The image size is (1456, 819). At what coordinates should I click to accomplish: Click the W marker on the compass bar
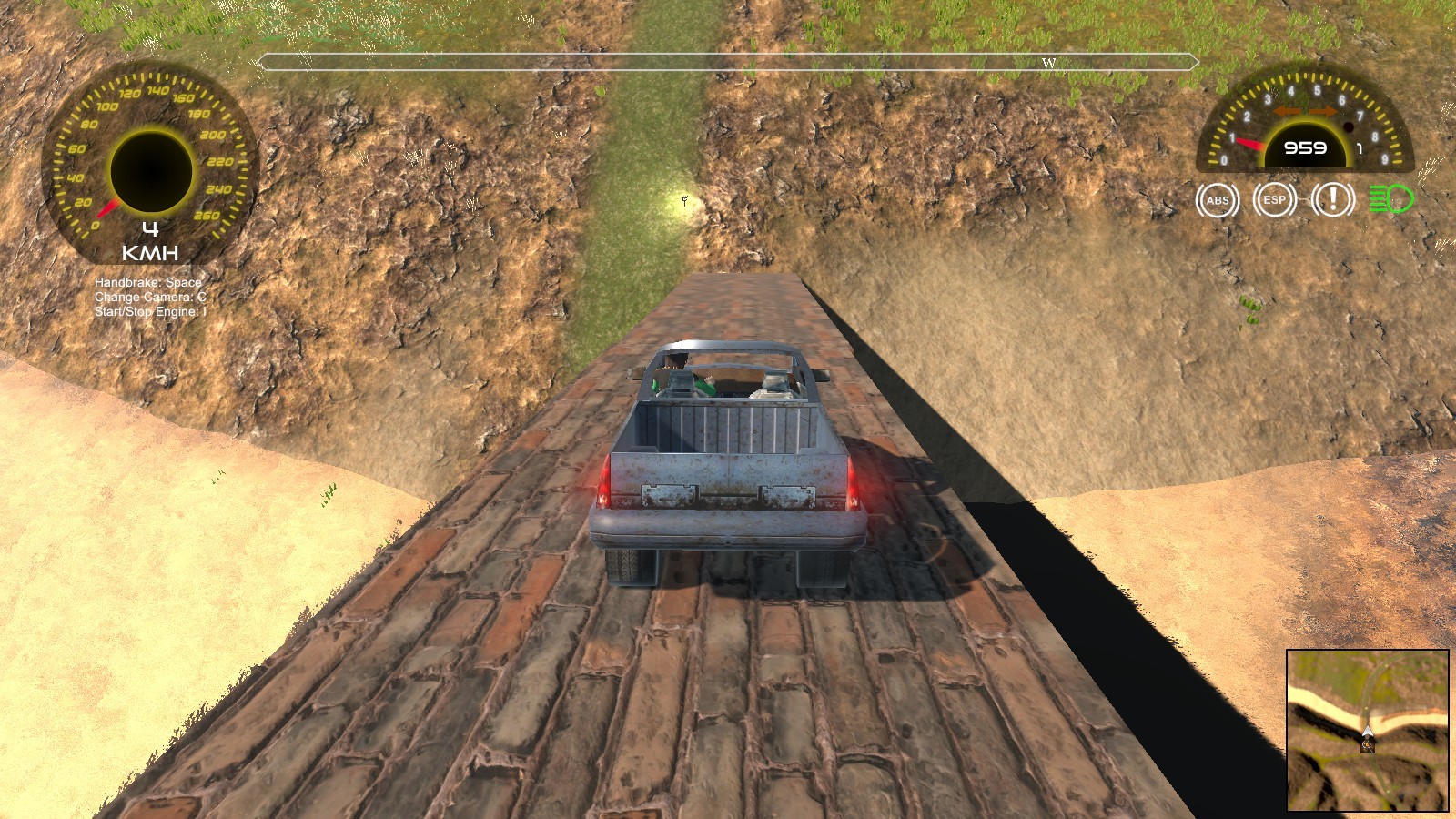pos(1048,64)
